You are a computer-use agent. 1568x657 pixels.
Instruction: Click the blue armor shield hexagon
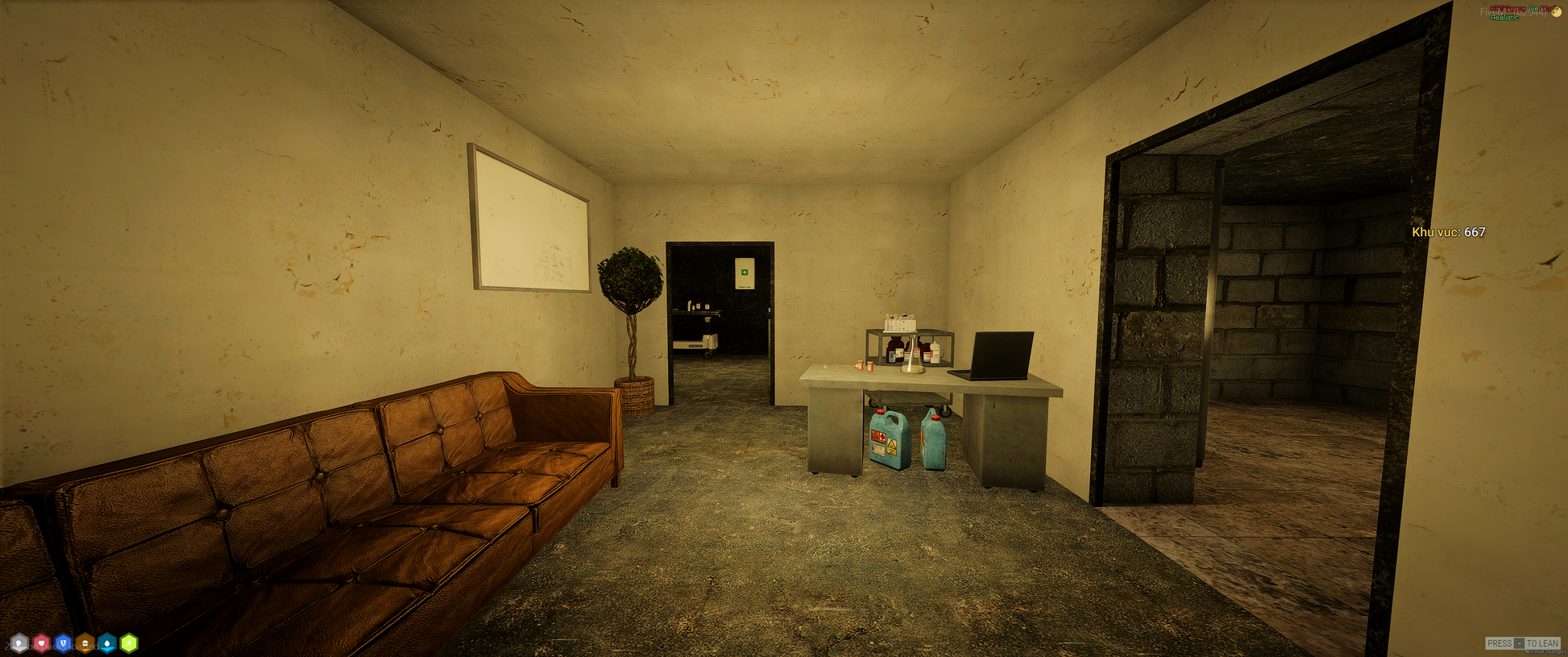point(63,643)
